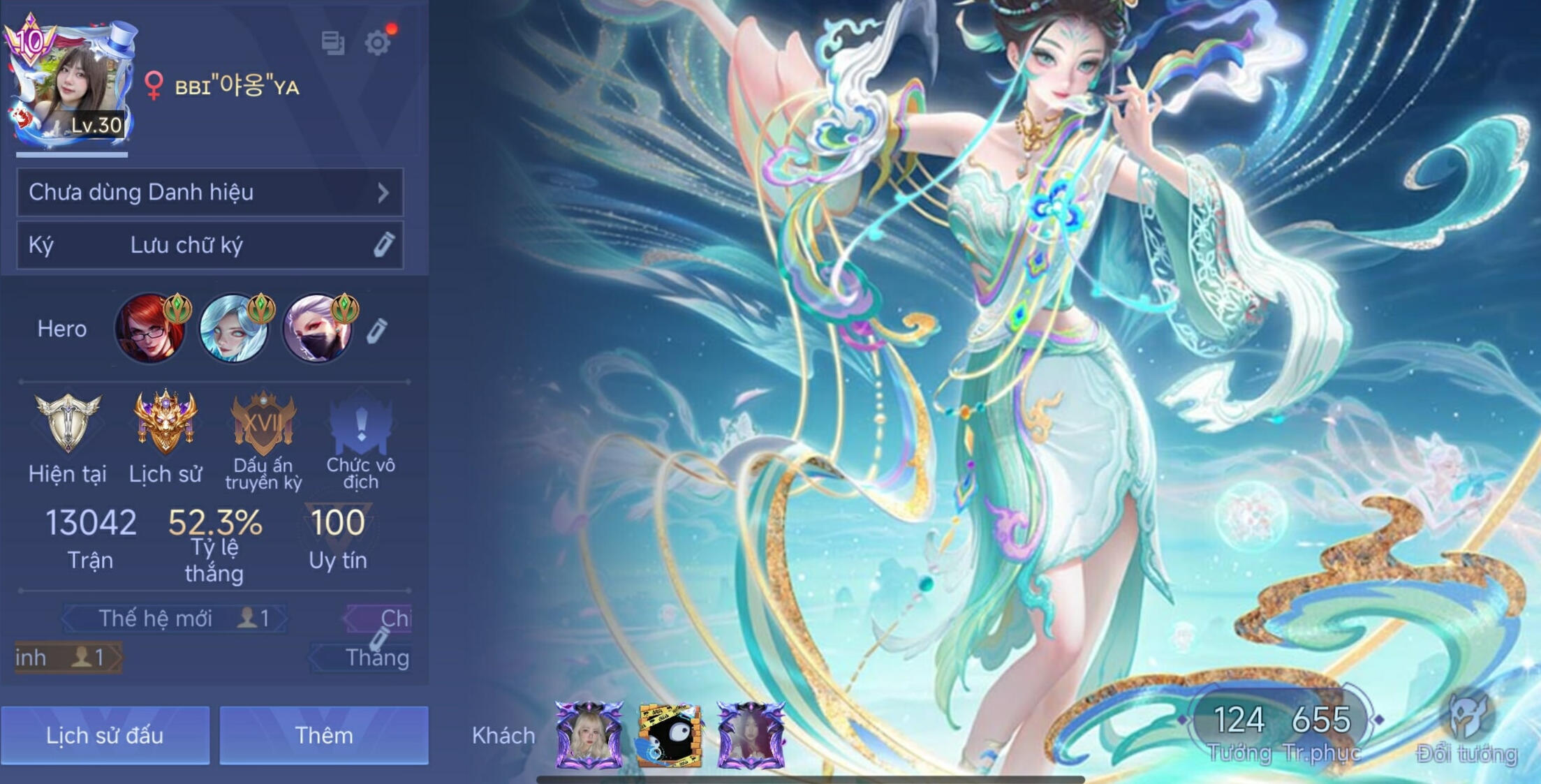Select the Thế hệ mới tag
The height and width of the screenshot is (784, 1541).
click(175, 619)
